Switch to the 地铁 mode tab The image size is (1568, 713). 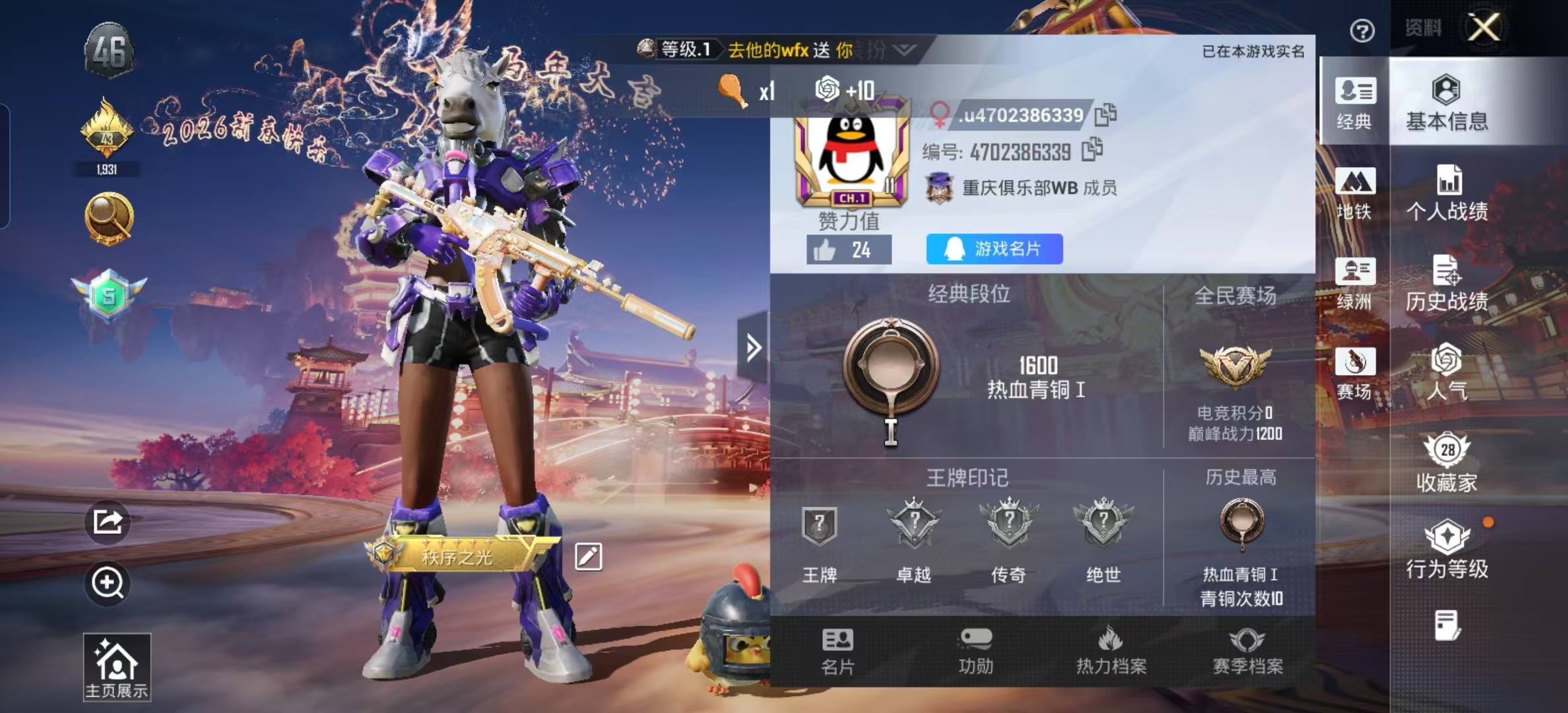1354,193
